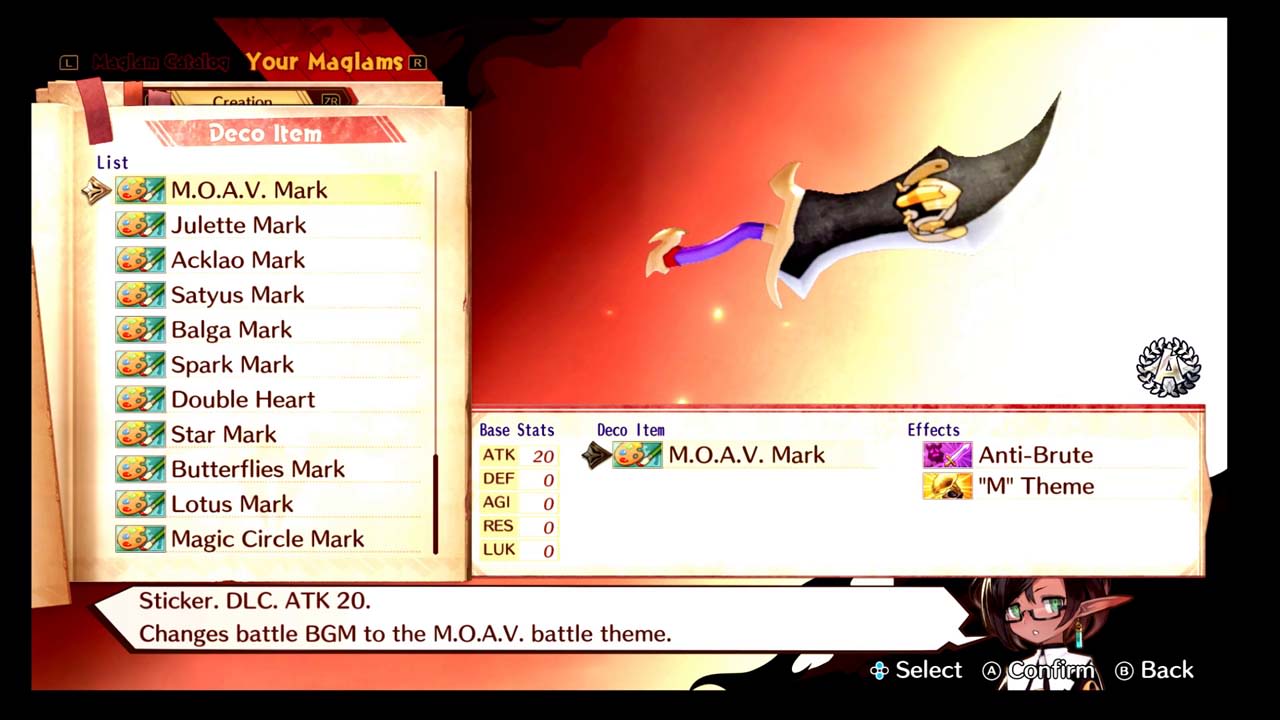Select the M.O.A.V. Mark palette icon
Image resolution: width=1280 pixels, height=720 pixels.
140,190
